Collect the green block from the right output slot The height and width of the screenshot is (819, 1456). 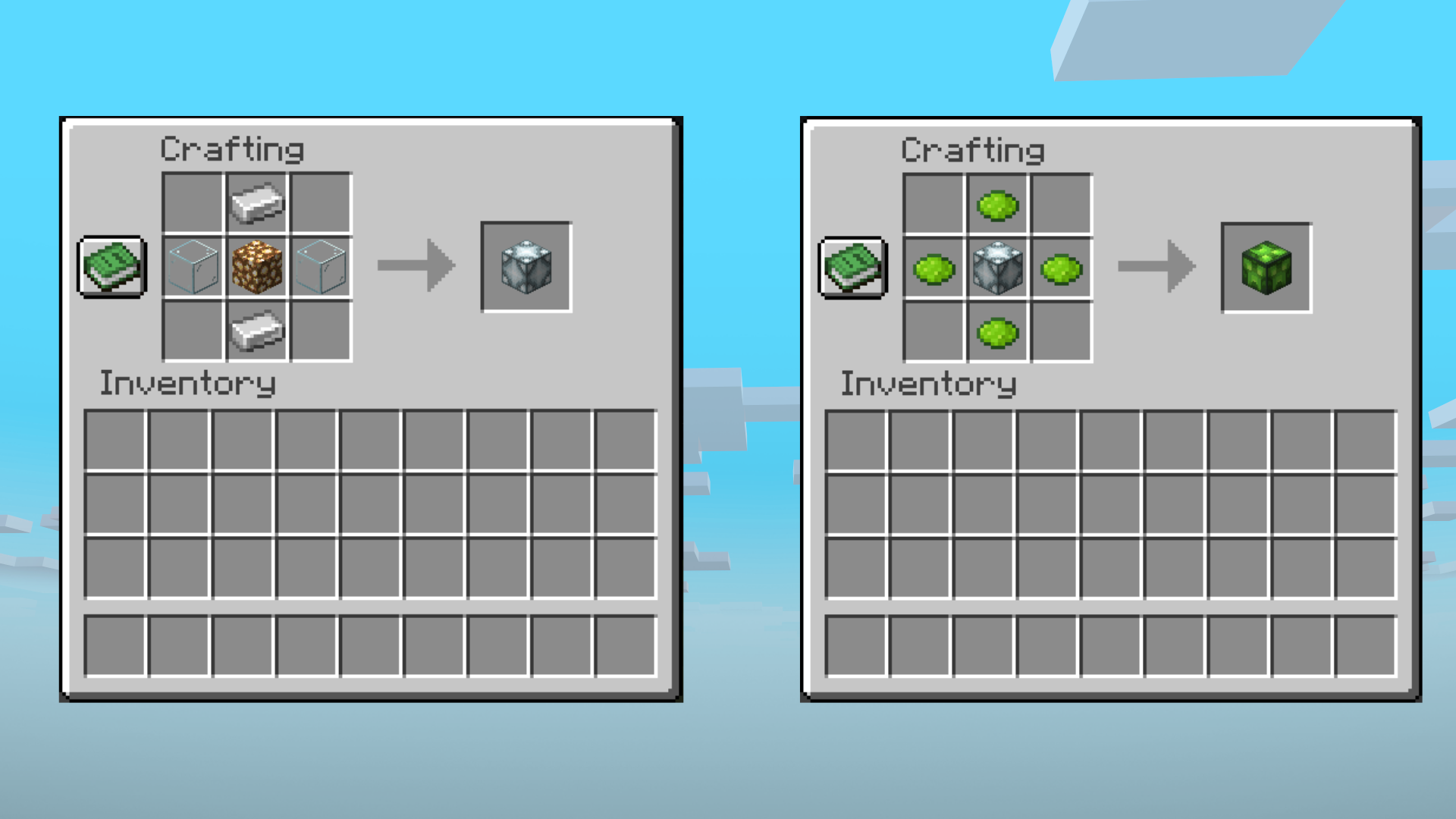[x=1266, y=267]
